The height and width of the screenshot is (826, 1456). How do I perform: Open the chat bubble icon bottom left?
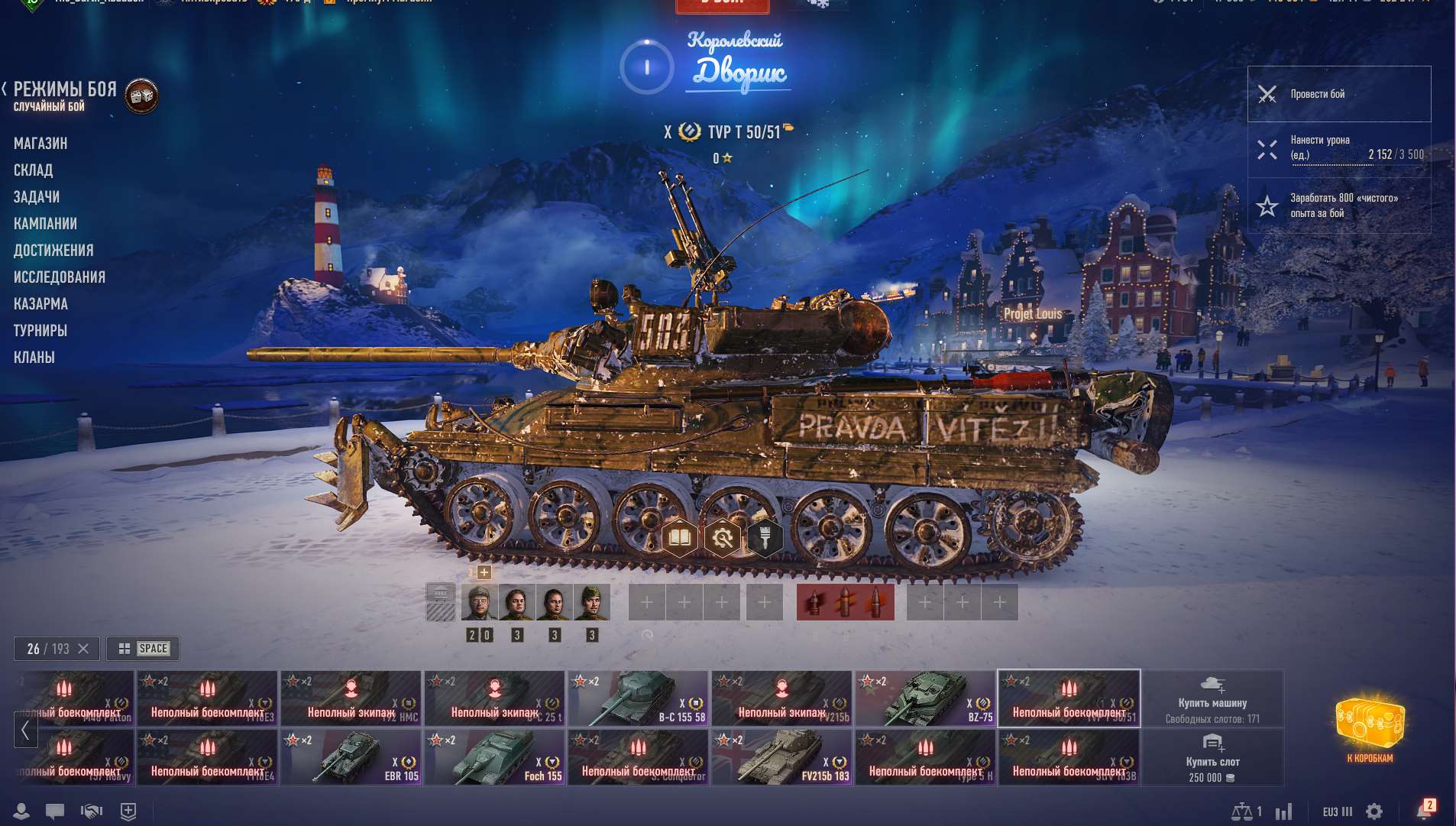tap(53, 811)
